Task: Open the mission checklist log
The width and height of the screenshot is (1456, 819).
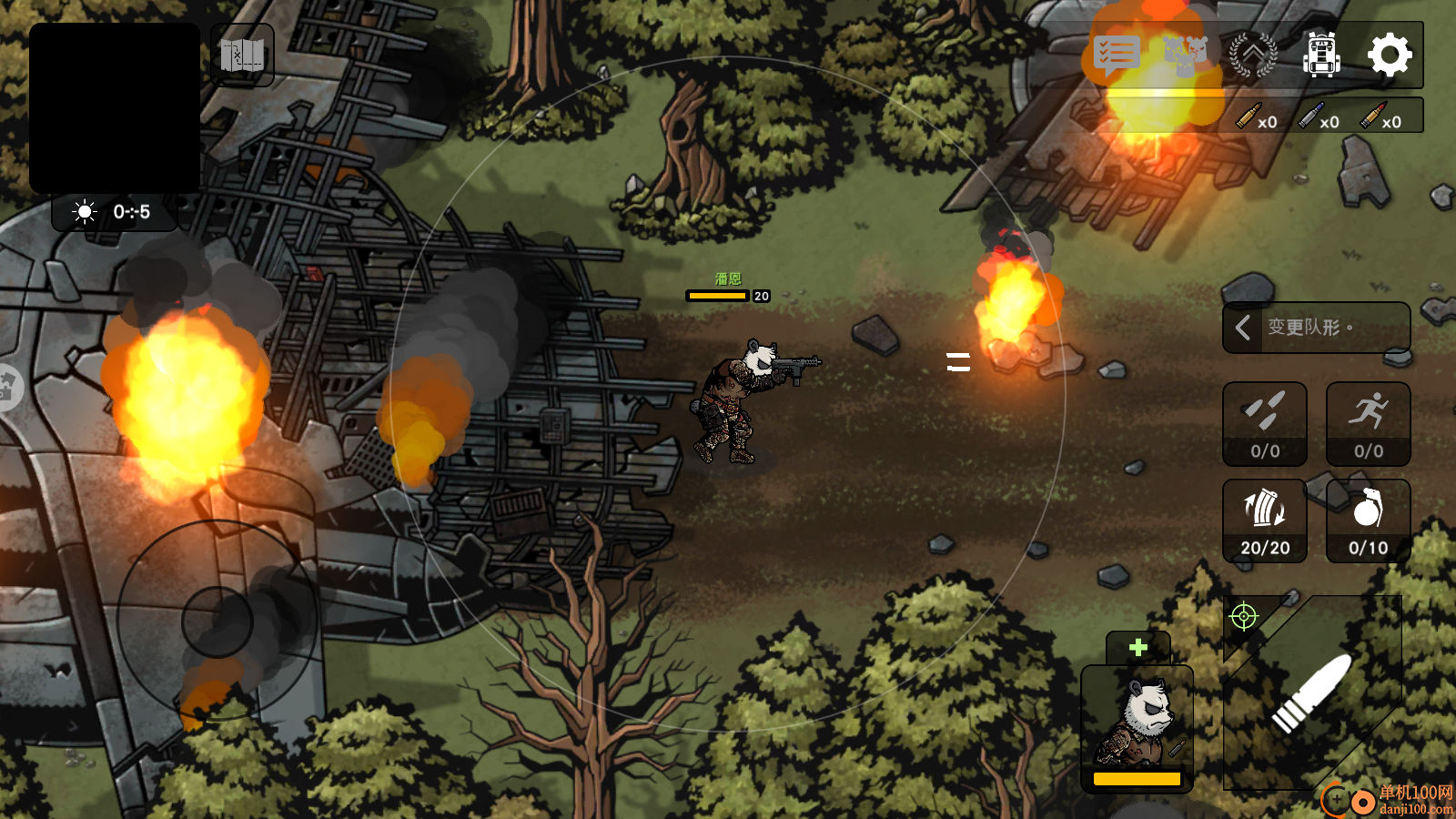Action: (x=1117, y=55)
